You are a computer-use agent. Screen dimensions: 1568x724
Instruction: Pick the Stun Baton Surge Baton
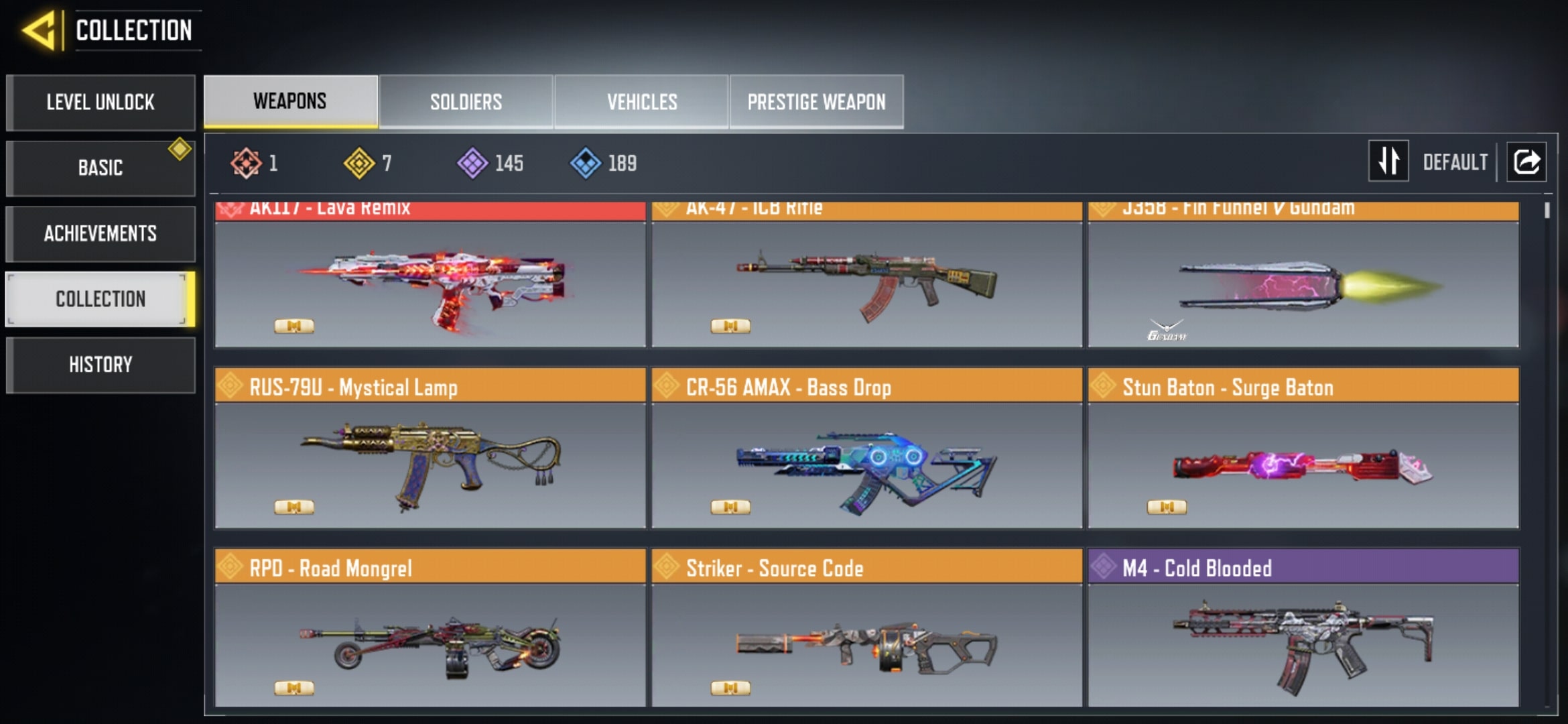pos(1303,463)
